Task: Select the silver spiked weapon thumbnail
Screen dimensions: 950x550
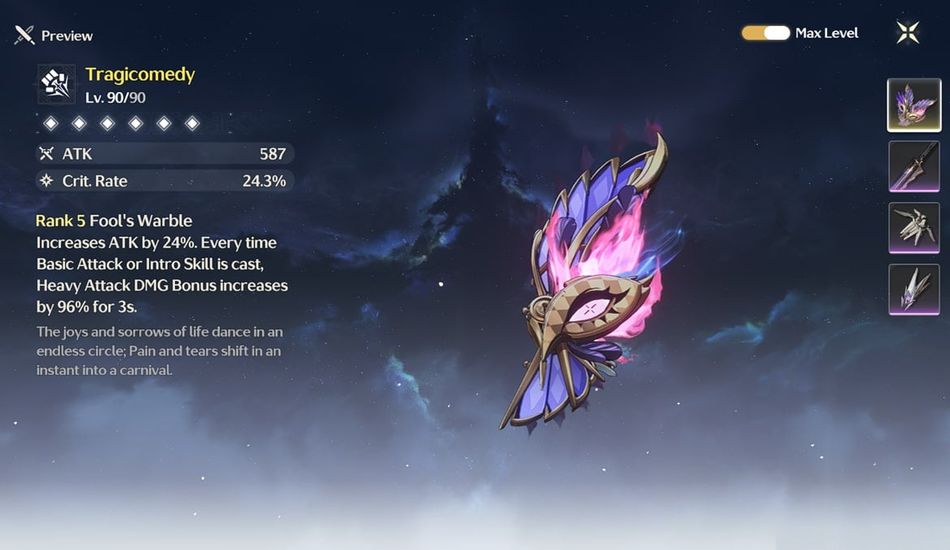Action: click(x=912, y=288)
